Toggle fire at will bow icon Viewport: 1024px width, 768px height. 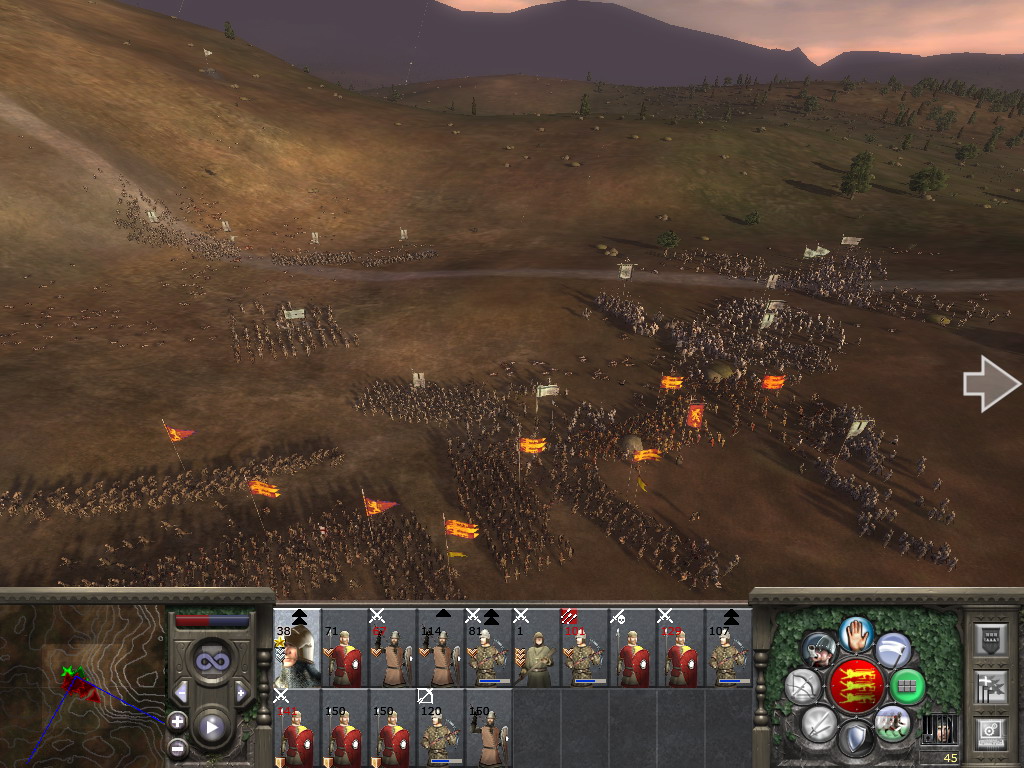(x=802, y=686)
